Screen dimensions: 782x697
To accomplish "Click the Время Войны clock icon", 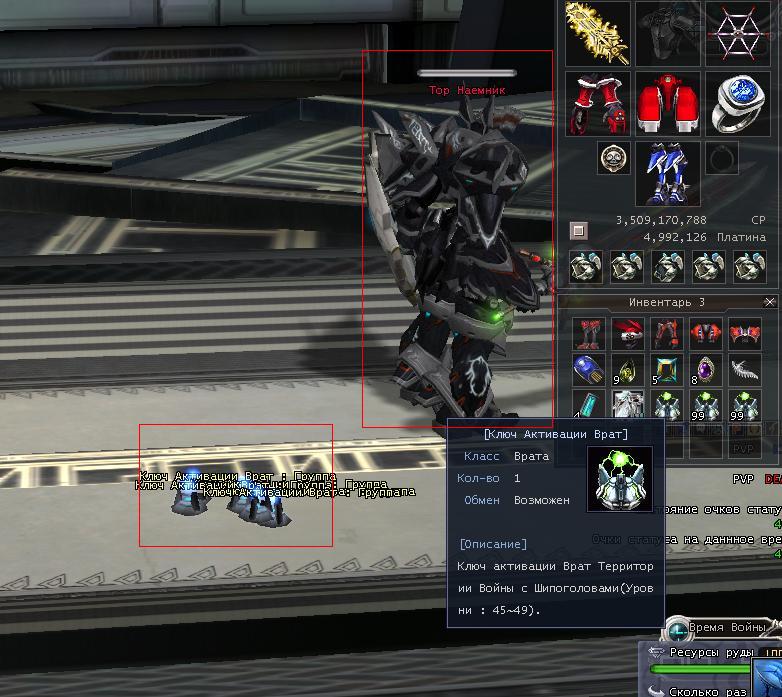I will (x=677, y=629).
